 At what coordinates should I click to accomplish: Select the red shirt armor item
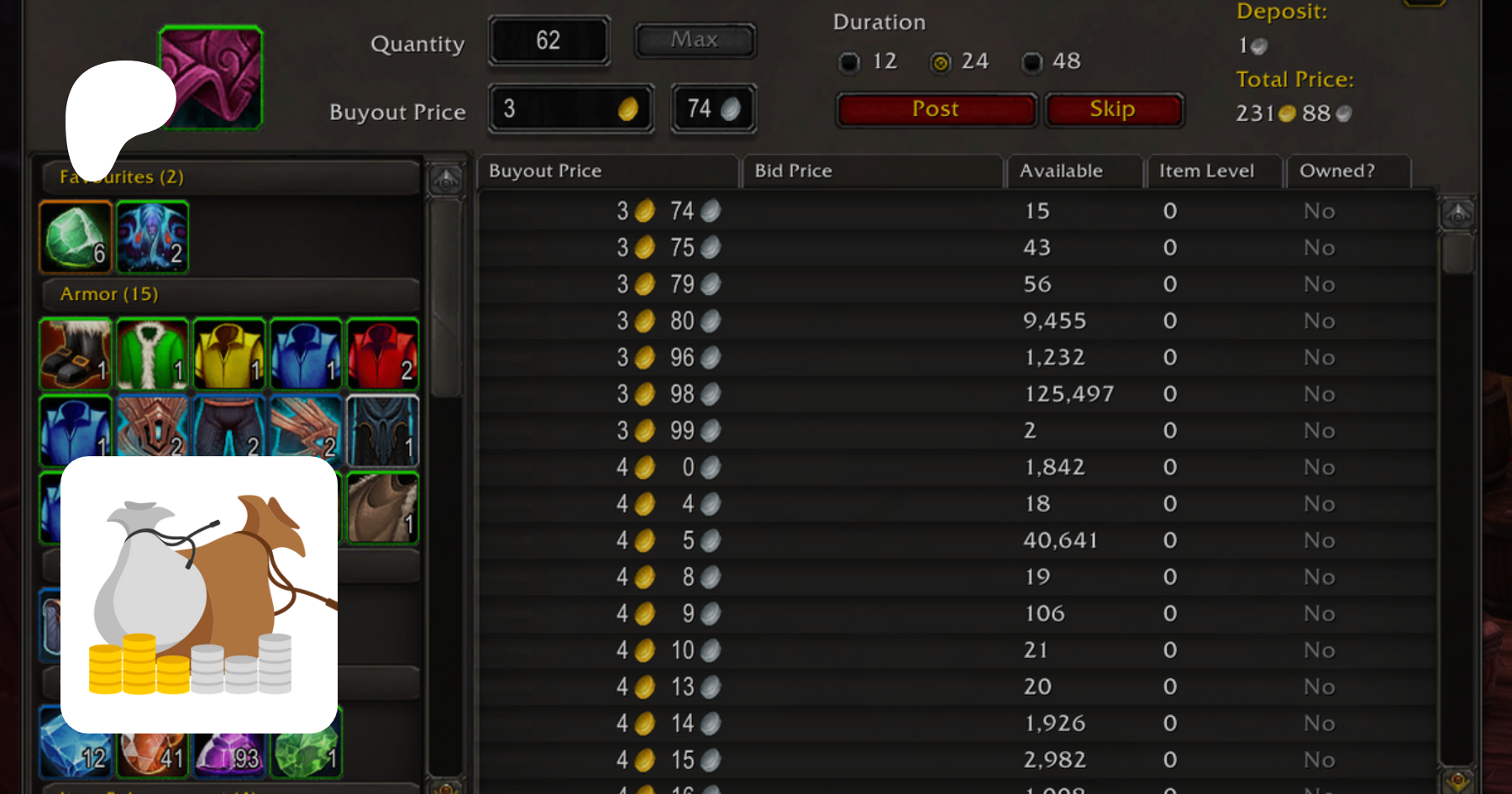[x=382, y=354]
